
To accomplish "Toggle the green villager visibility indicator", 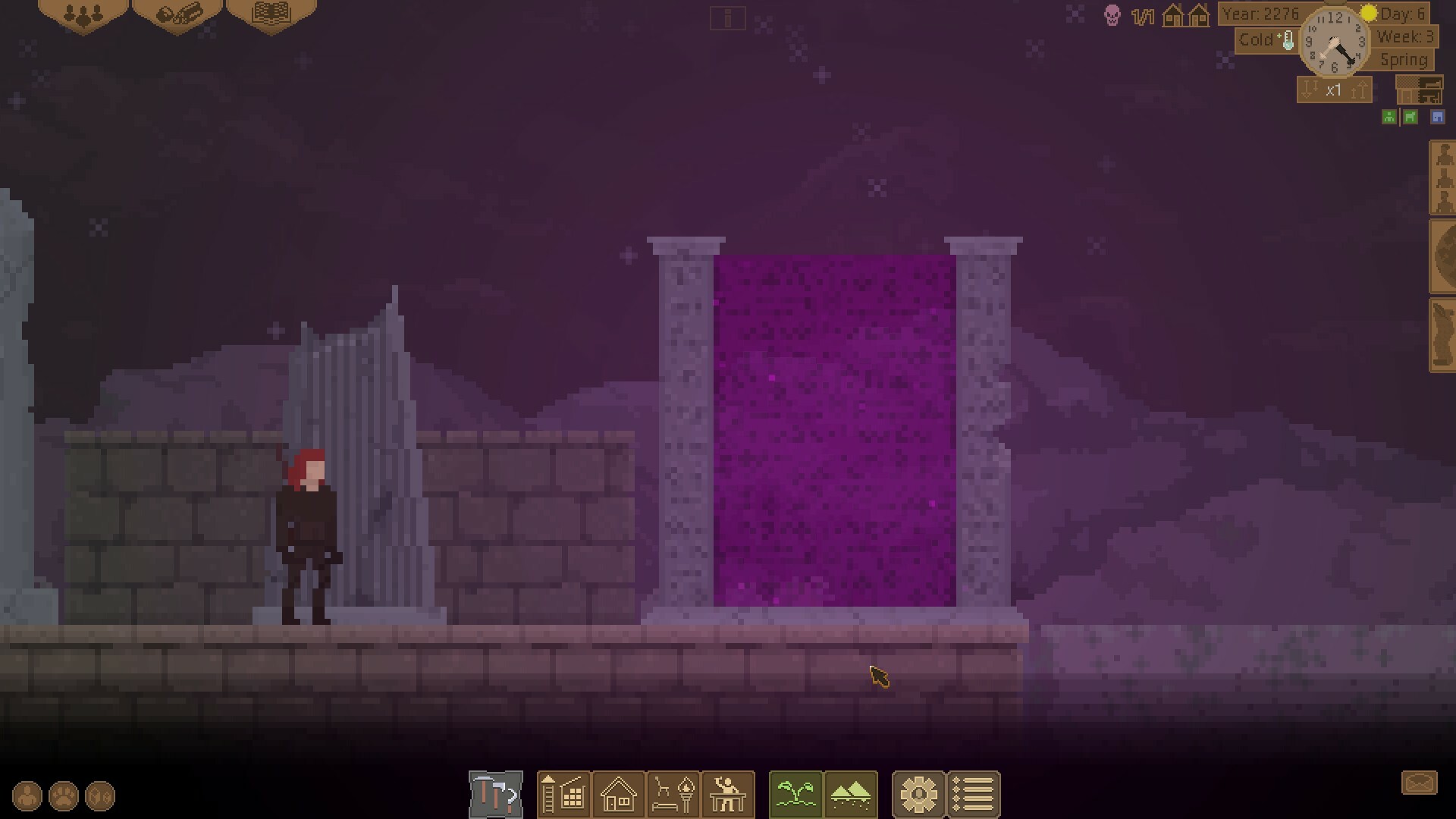I will [x=1389, y=117].
